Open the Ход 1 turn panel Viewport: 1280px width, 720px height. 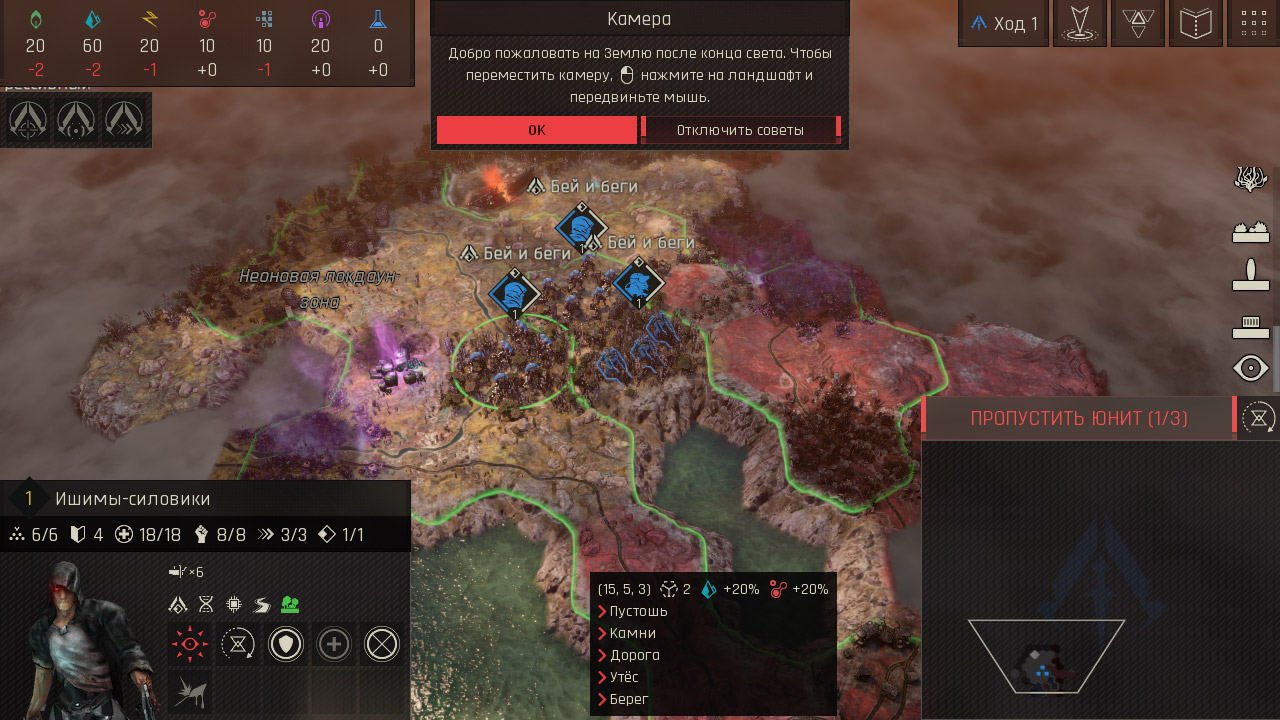coord(1004,24)
